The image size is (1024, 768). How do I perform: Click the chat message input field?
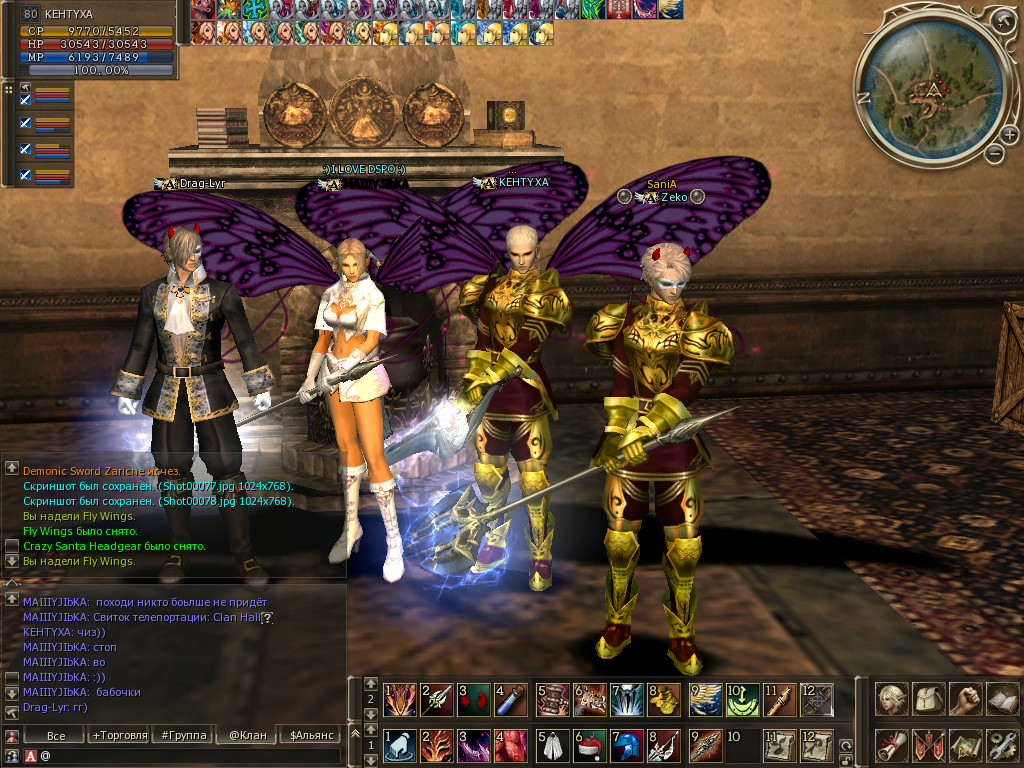(190, 756)
